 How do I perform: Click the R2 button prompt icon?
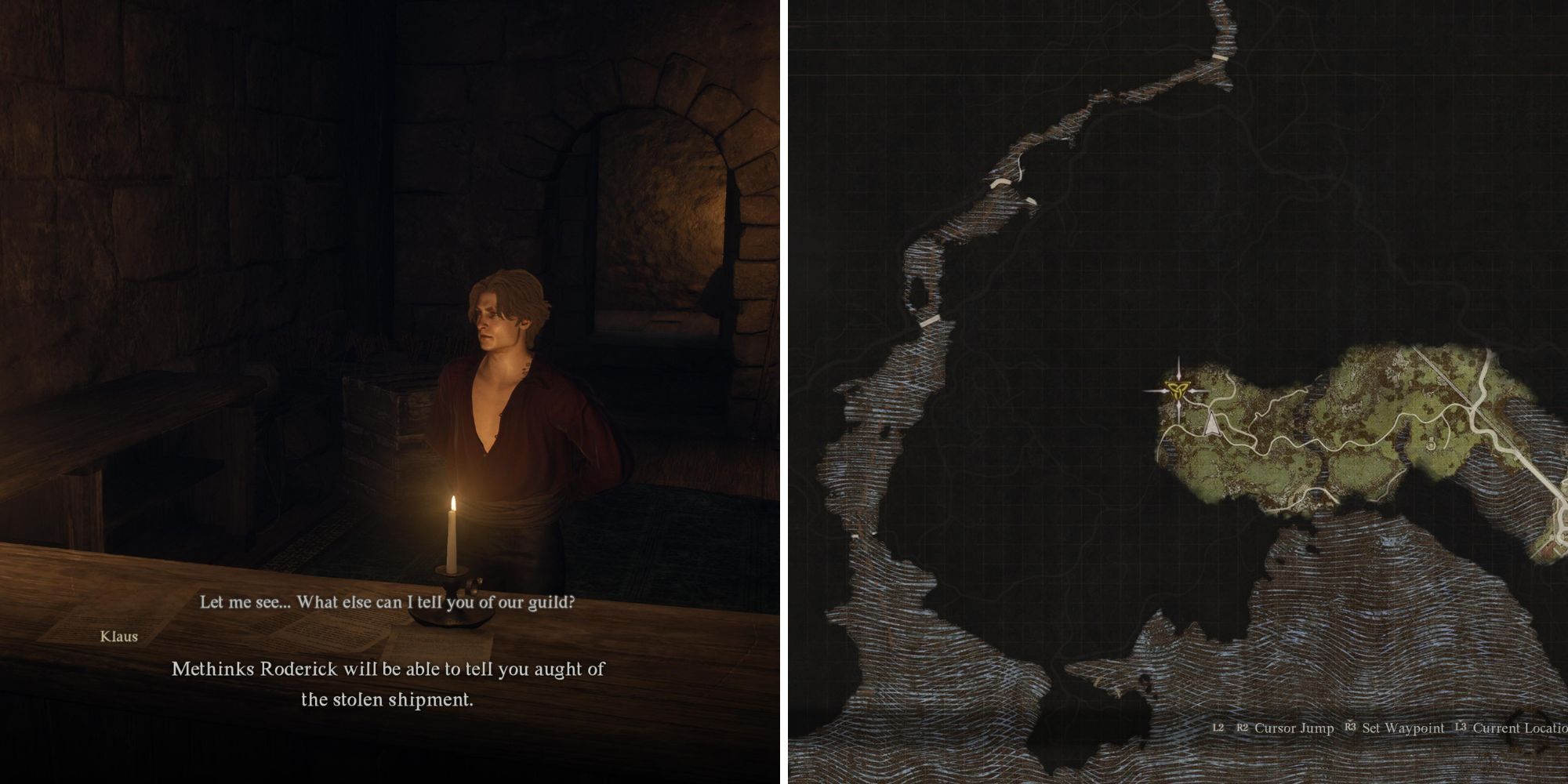click(x=1243, y=728)
